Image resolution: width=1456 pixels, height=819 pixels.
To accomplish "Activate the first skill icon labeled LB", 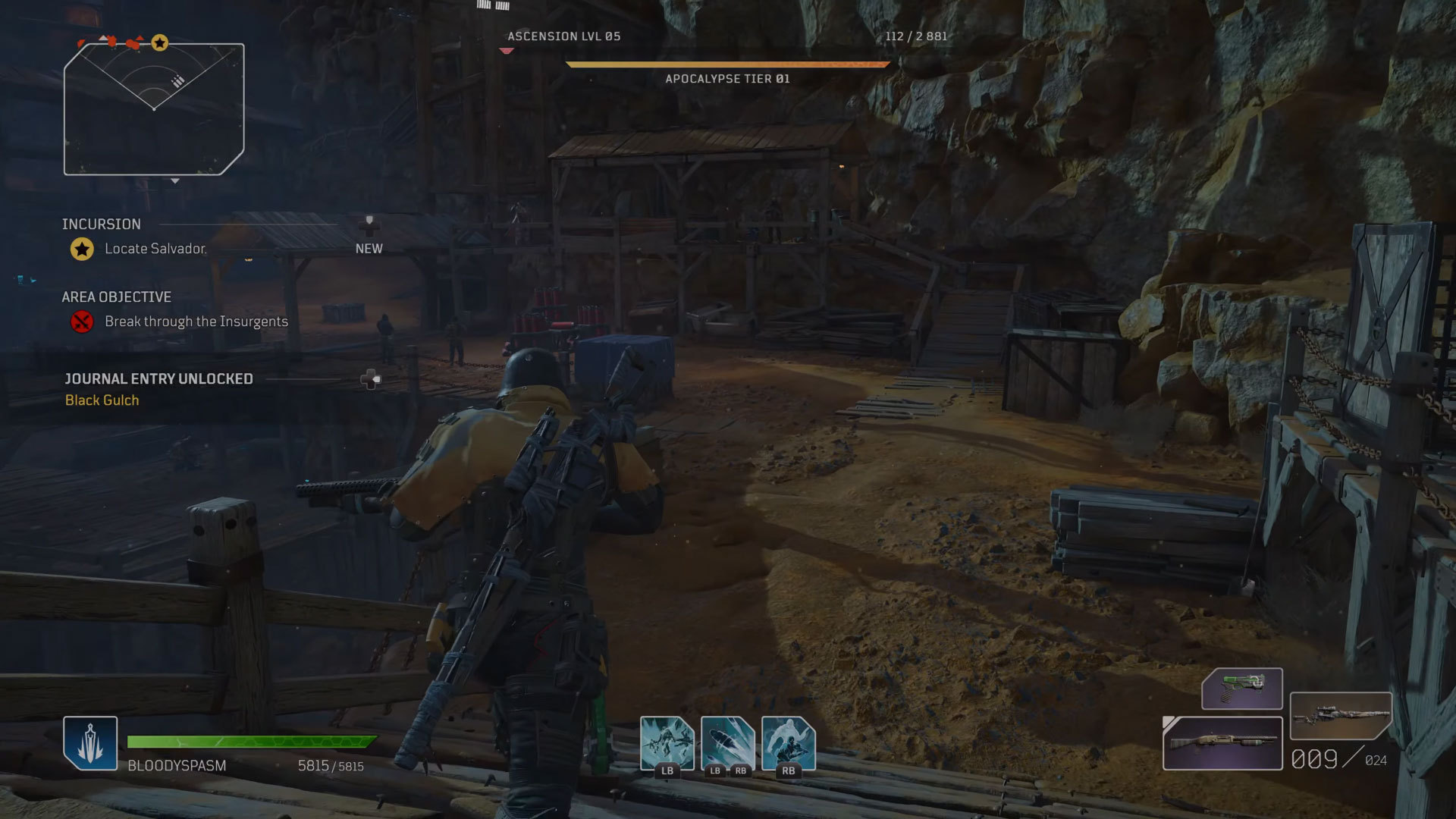I will pos(667,743).
